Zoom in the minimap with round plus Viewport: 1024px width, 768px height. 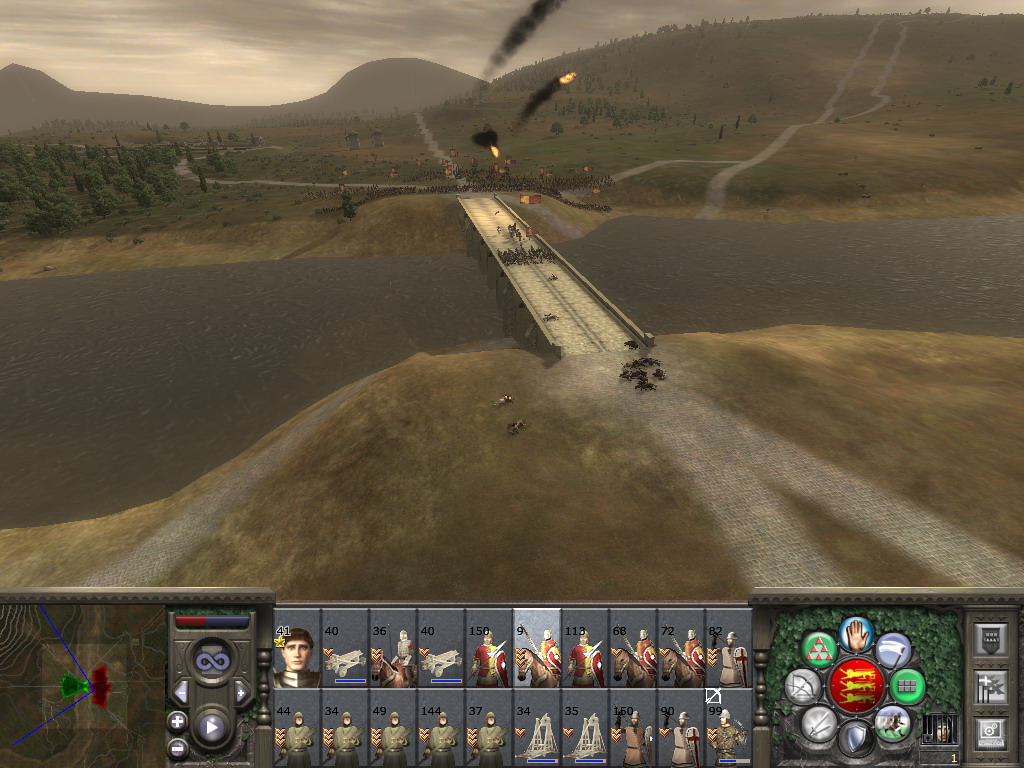pos(178,720)
